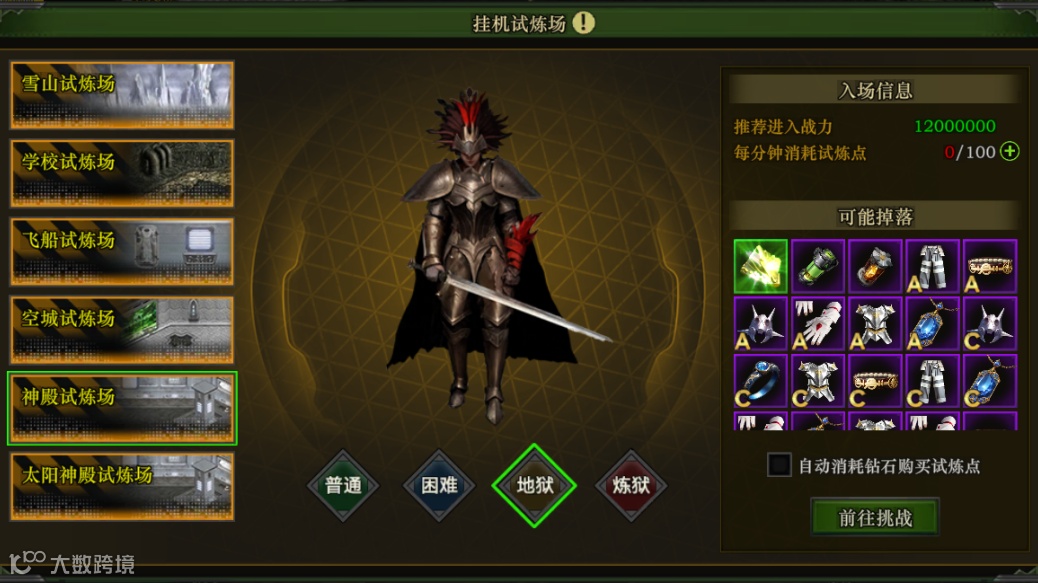1038x583 pixels.
Task: Set difficulty to 普通
Action: [343, 486]
